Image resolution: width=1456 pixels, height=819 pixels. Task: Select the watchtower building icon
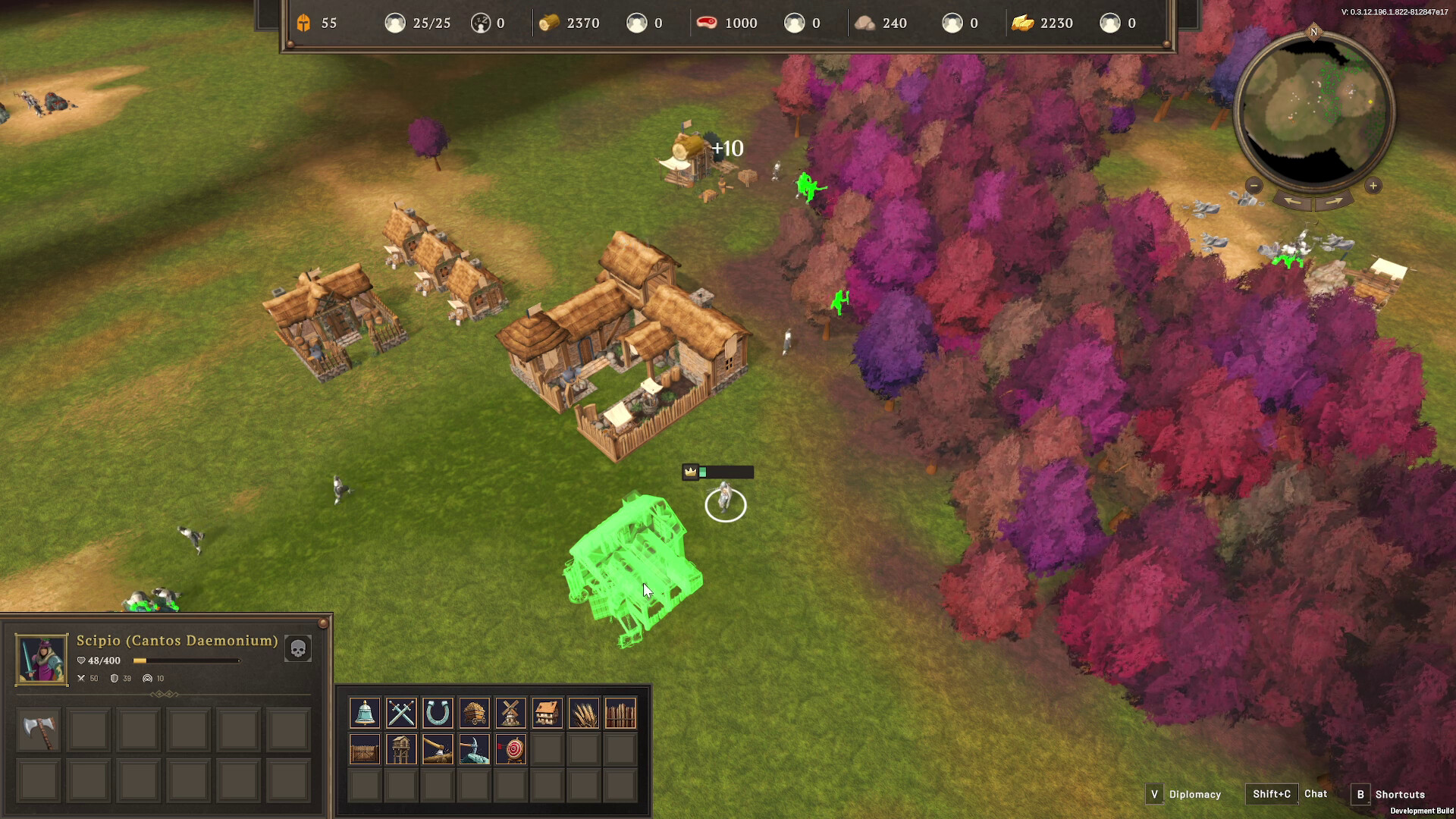[401, 749]
